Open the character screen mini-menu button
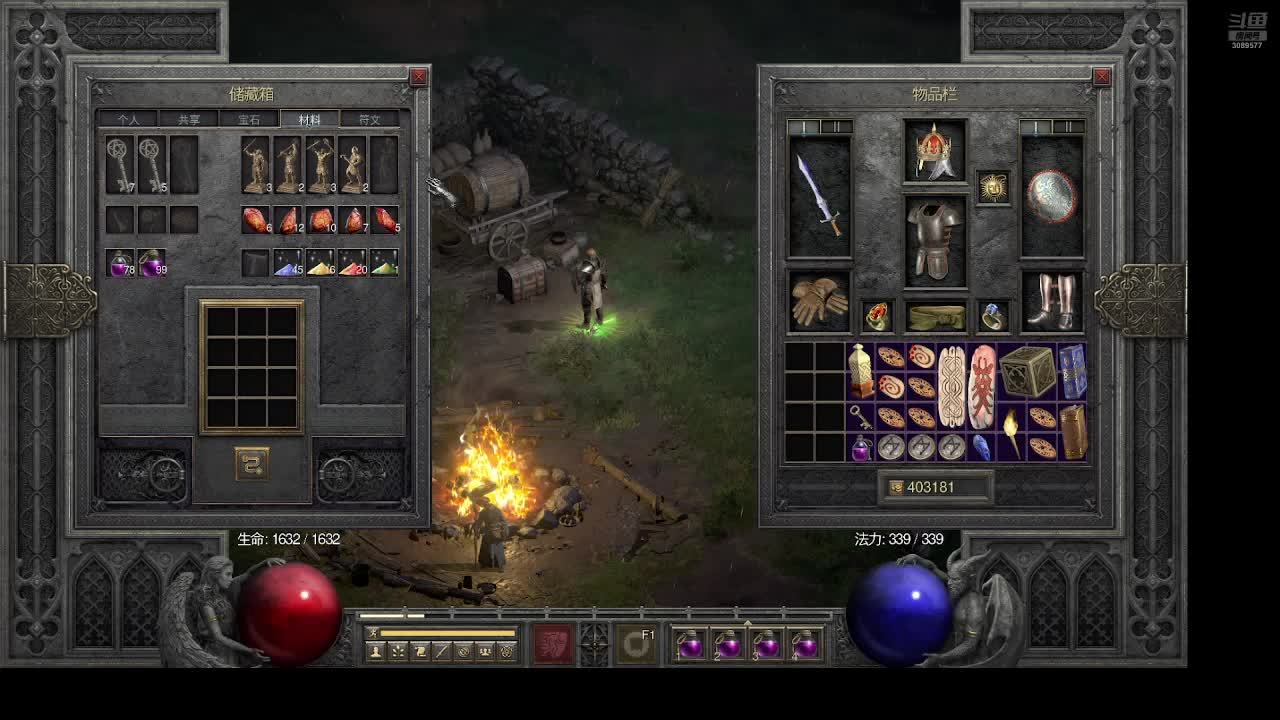Image resolution: width=1280 pixels, height=720 pixels. click(x=376, y=652)
